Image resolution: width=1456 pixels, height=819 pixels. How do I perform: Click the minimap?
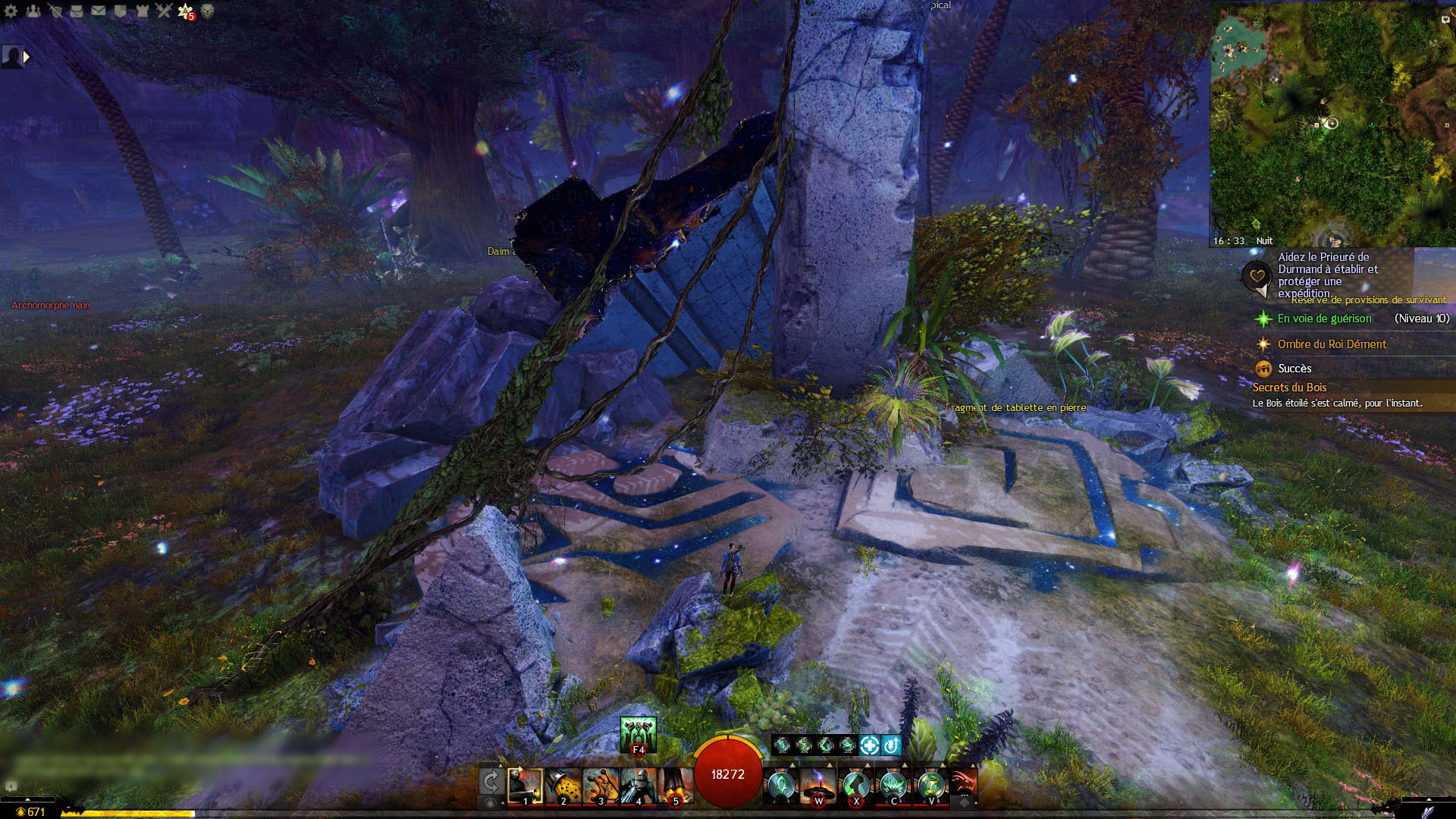[1332, 125]
